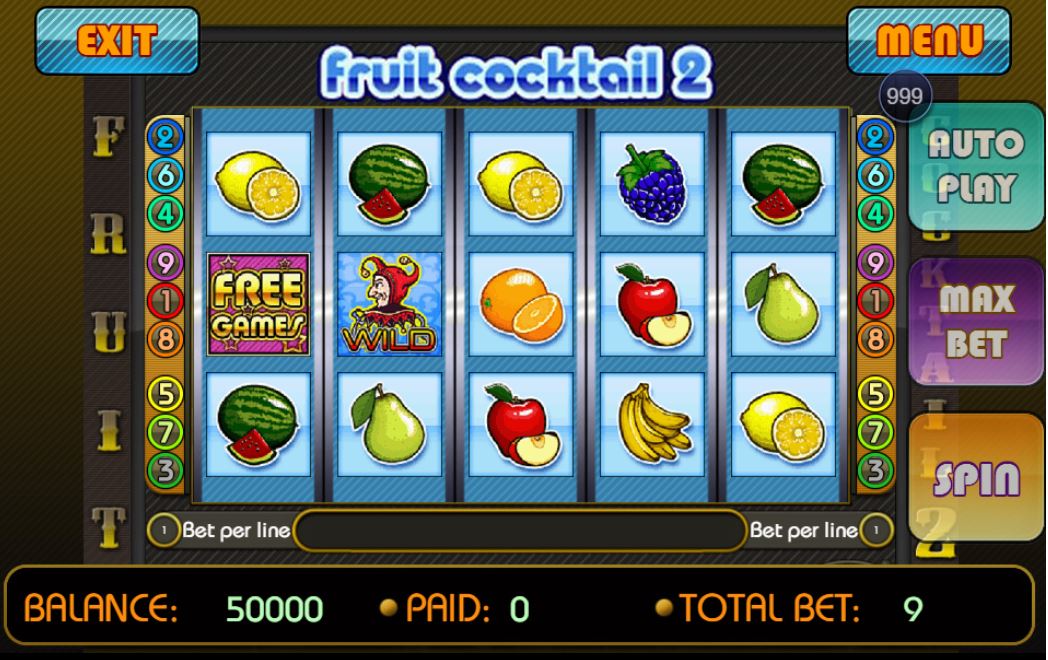
Task: Spin the reels
Action: click(x=975, y=478)
